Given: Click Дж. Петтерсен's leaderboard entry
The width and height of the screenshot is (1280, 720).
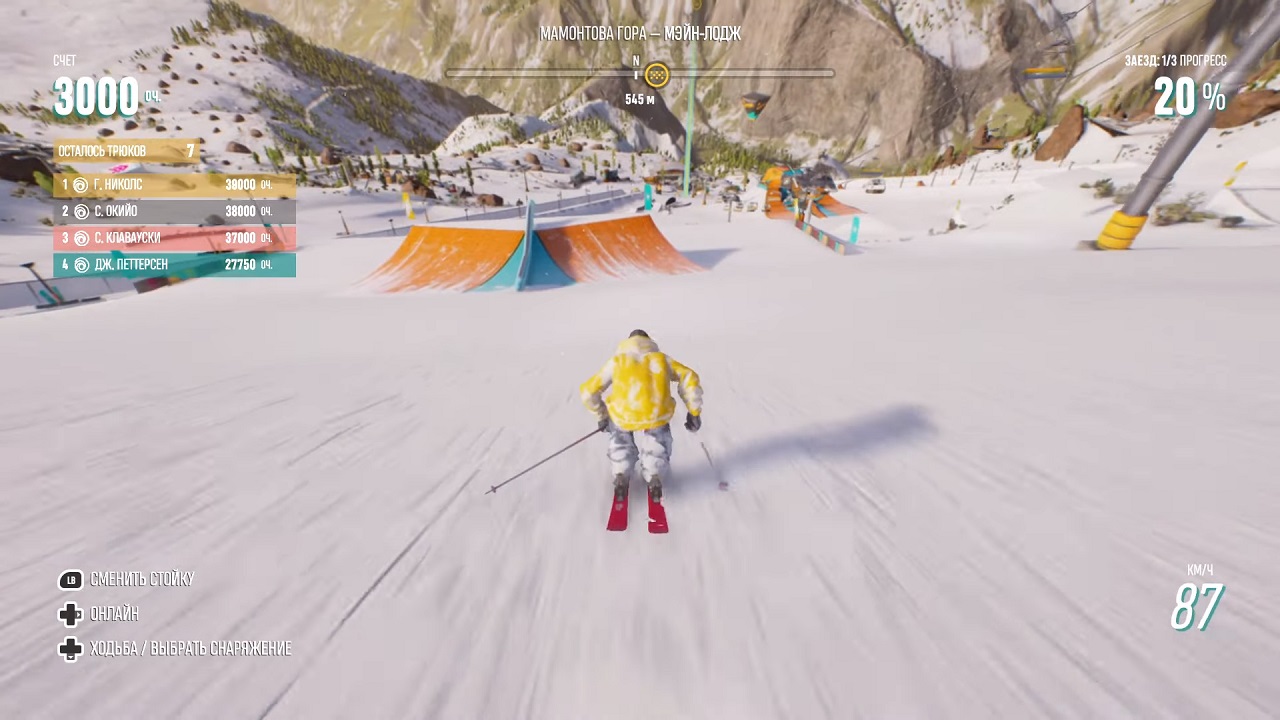Looking at the screenshot, I should [174, 265].
